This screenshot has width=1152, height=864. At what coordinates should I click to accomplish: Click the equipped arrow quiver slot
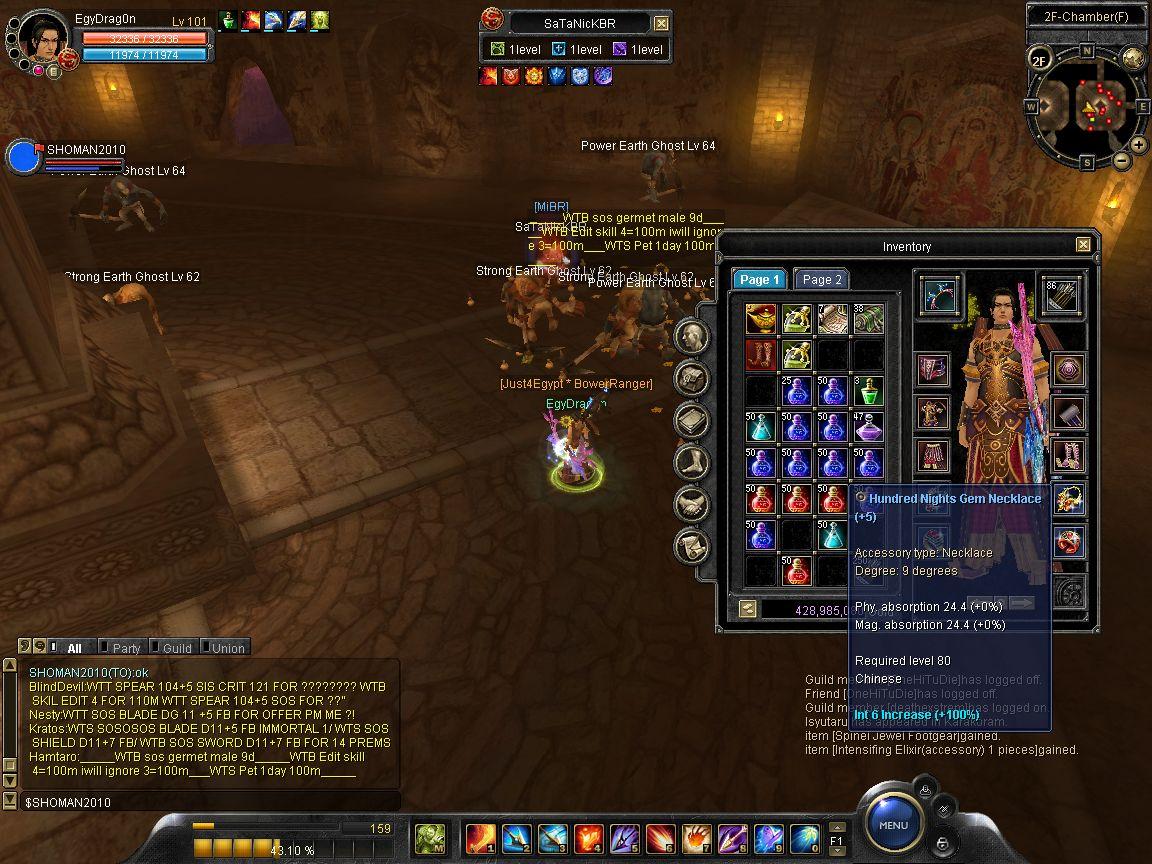coord(1060,295)
